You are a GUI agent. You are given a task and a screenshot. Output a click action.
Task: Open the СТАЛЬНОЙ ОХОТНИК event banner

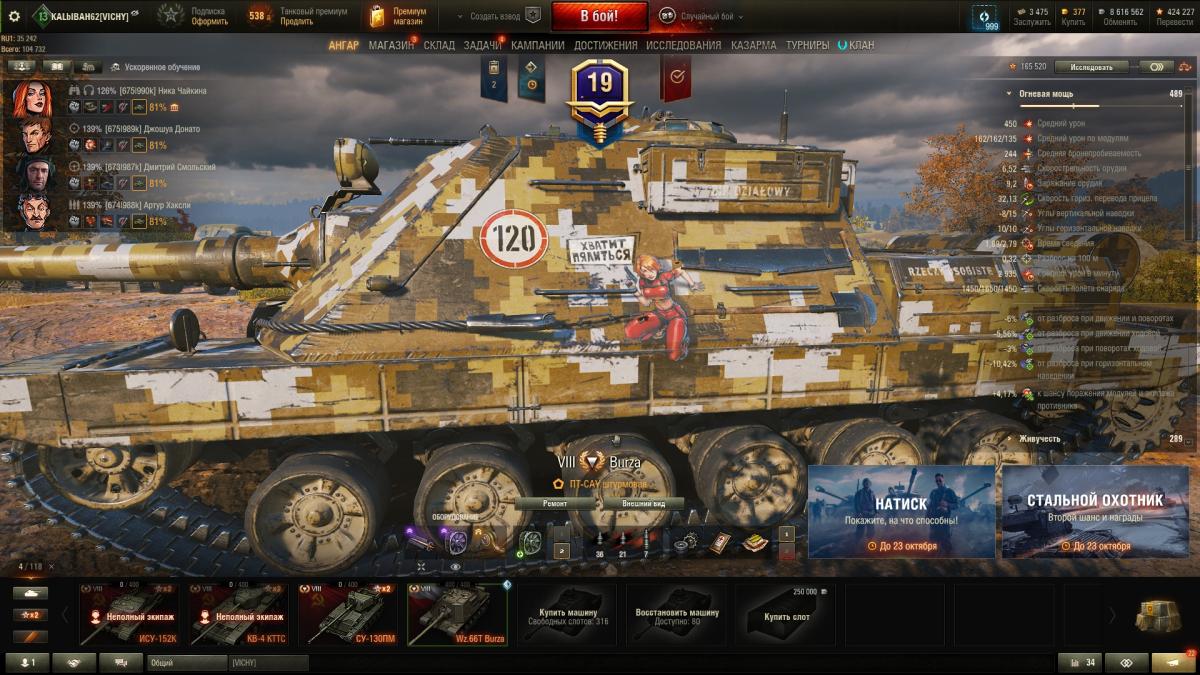tap(1096, 511)
